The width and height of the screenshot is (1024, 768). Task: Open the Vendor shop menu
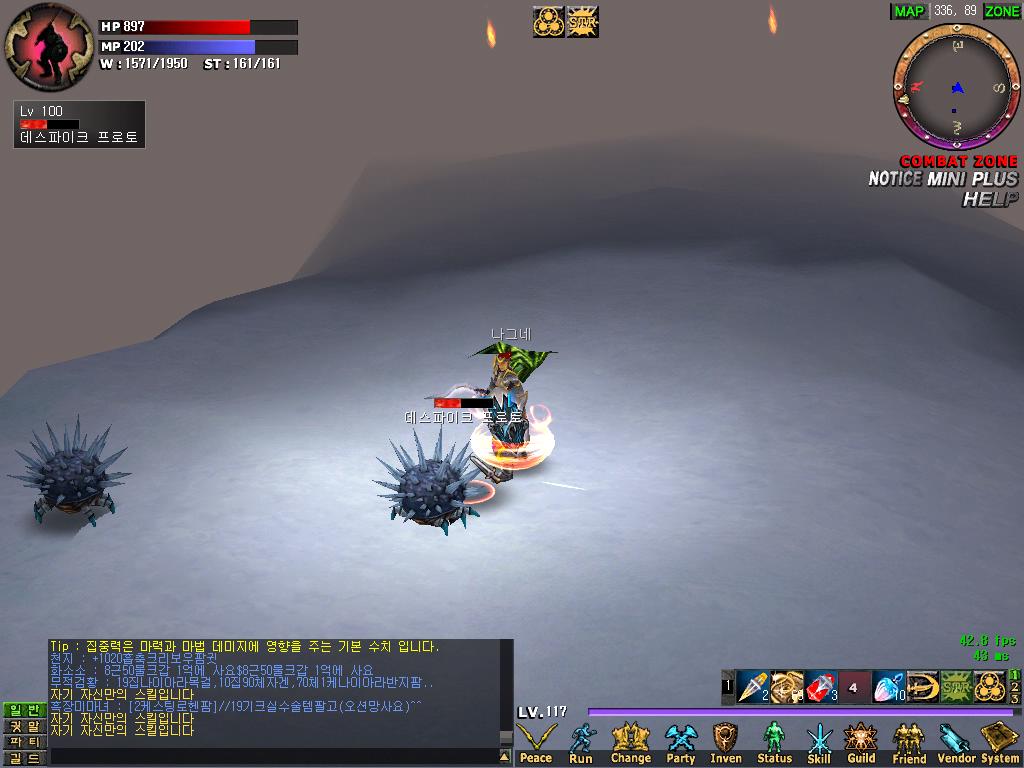pos(956,743)
